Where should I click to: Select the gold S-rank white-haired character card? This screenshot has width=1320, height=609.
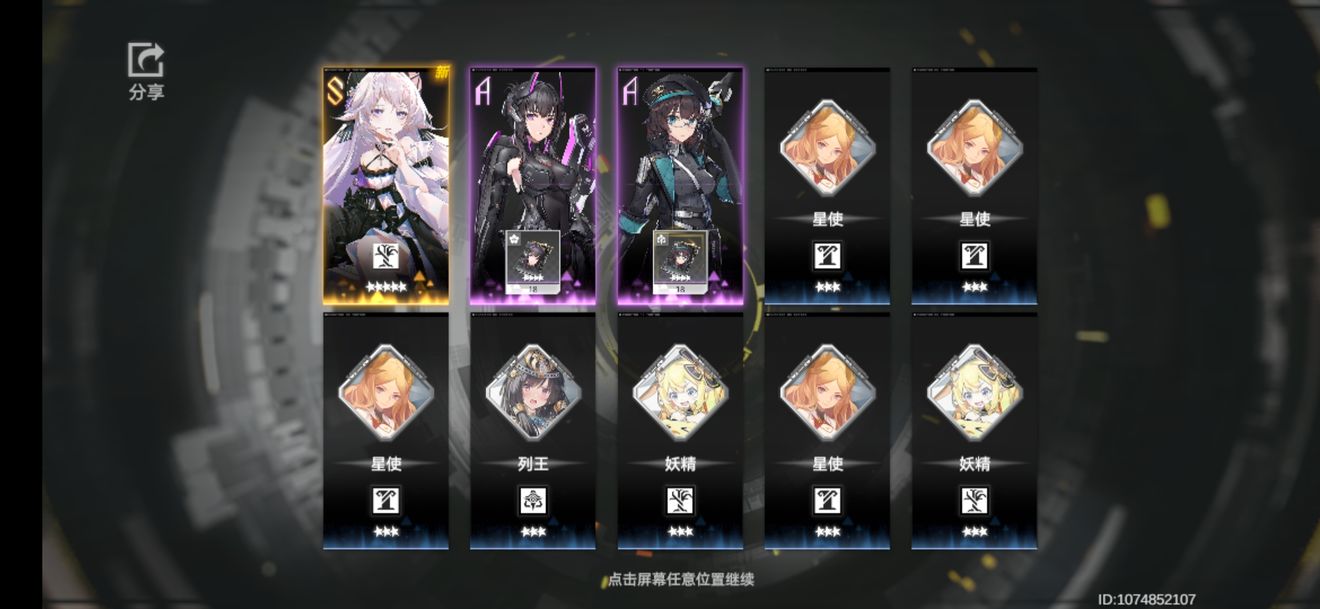tap(386, 185)
